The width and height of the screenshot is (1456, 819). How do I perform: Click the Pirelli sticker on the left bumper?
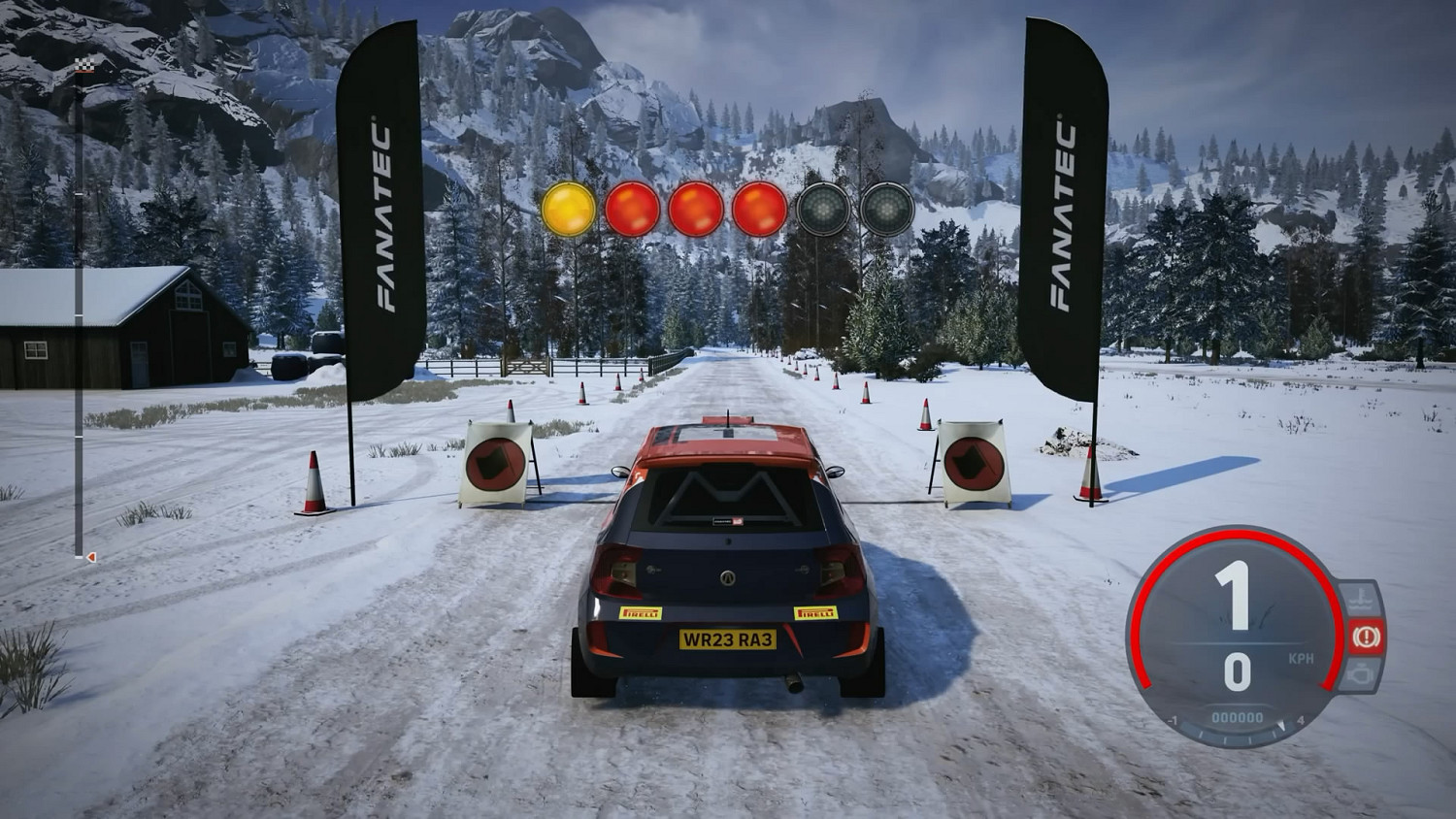639,614
